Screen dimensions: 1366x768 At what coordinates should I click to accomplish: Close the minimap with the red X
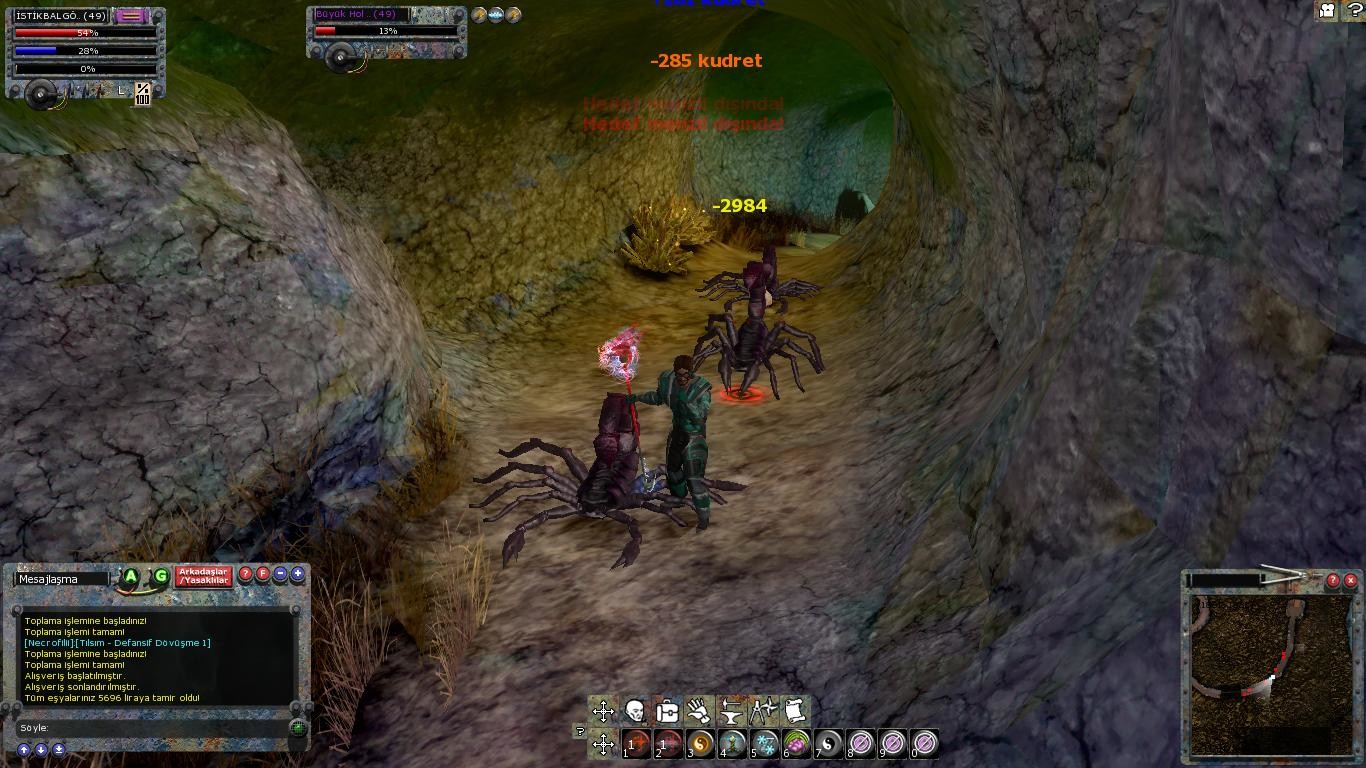point(1350,580)
